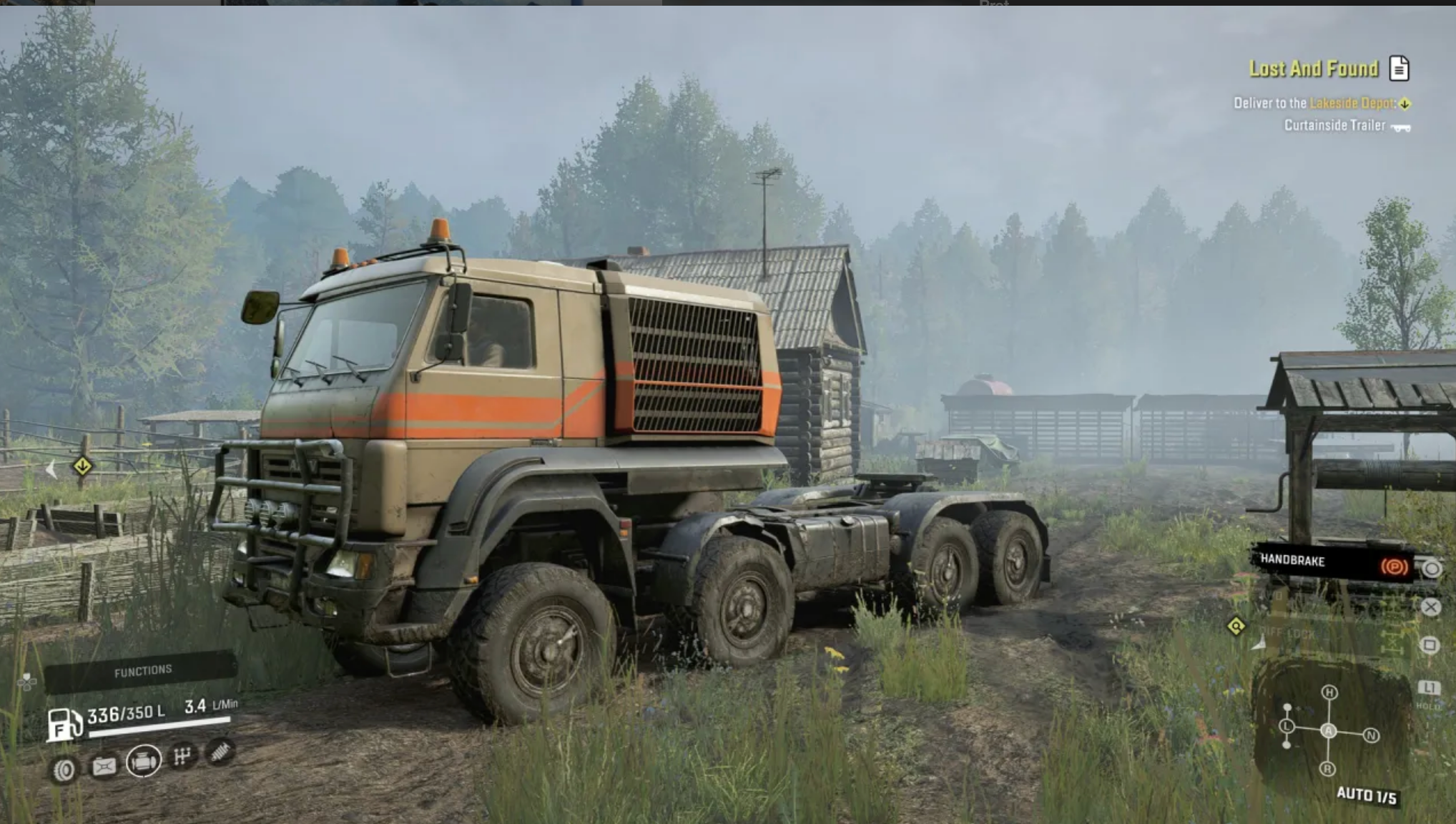The image size is (1456, 824).
Task: Open the Lost And Found objective
Action: (1314, 69)
